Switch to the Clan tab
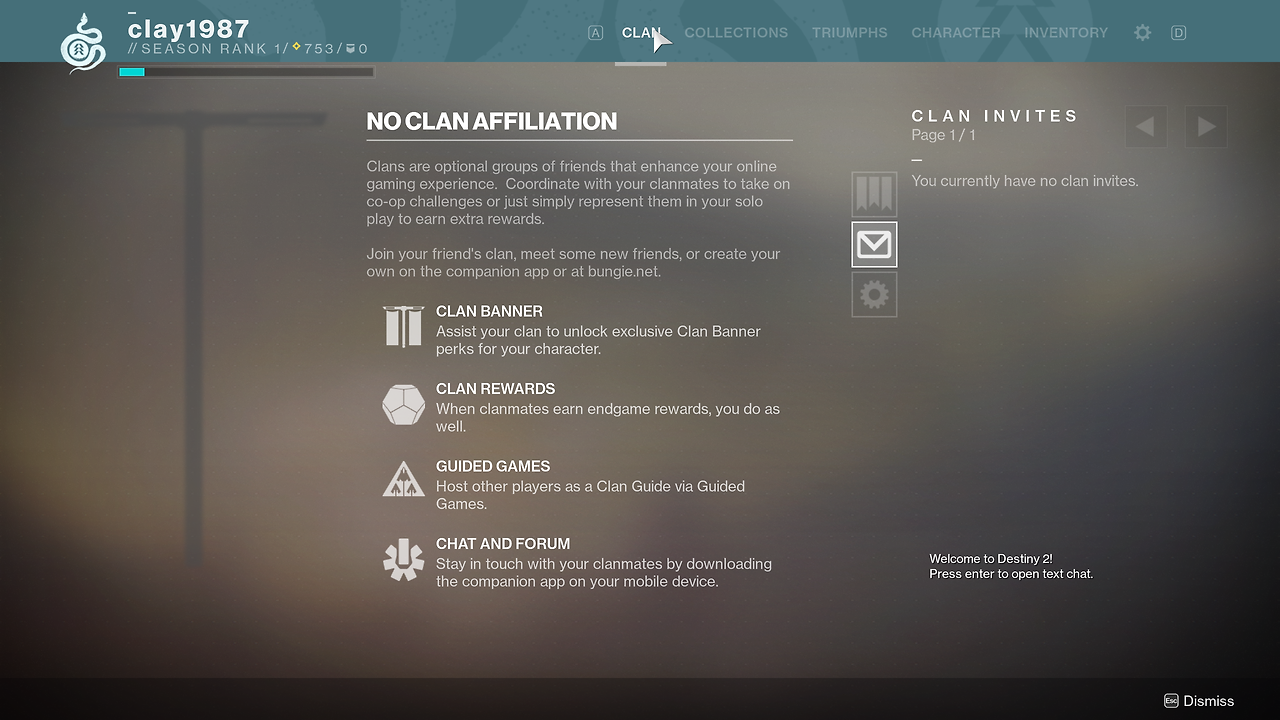 tap(641, 33)
